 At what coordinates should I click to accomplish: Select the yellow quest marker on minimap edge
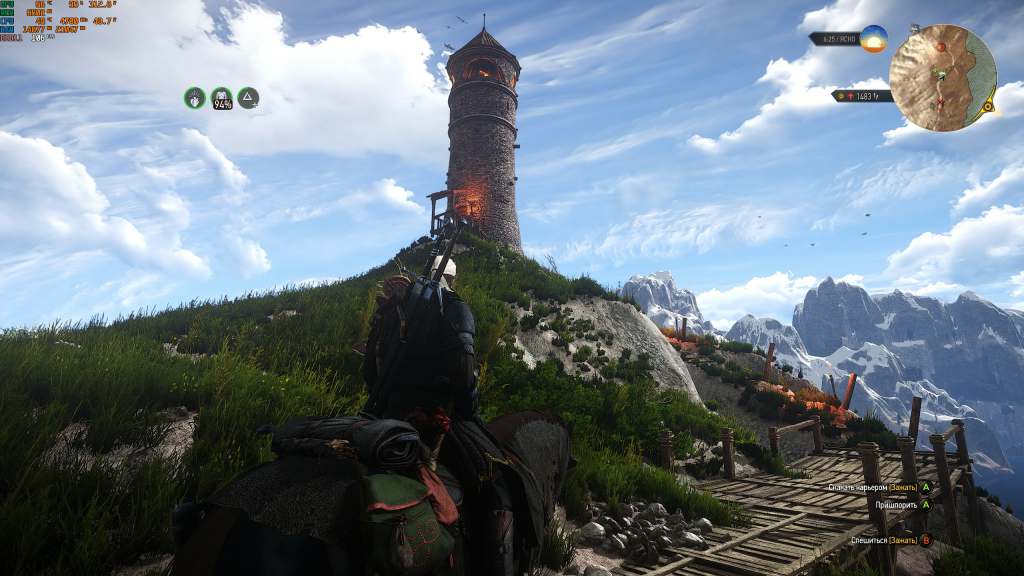click(989, 104)
